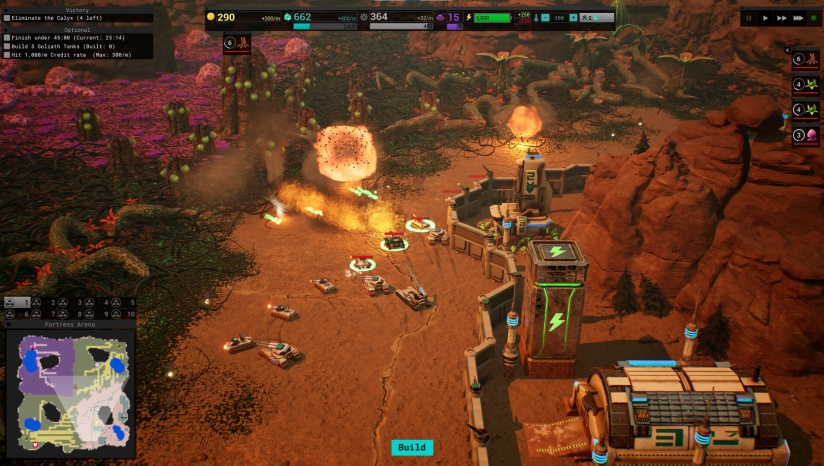Screen dimensions: 824x466
Task: Click the minimap's top-left corner square button
Action: (x=9, y=325)
